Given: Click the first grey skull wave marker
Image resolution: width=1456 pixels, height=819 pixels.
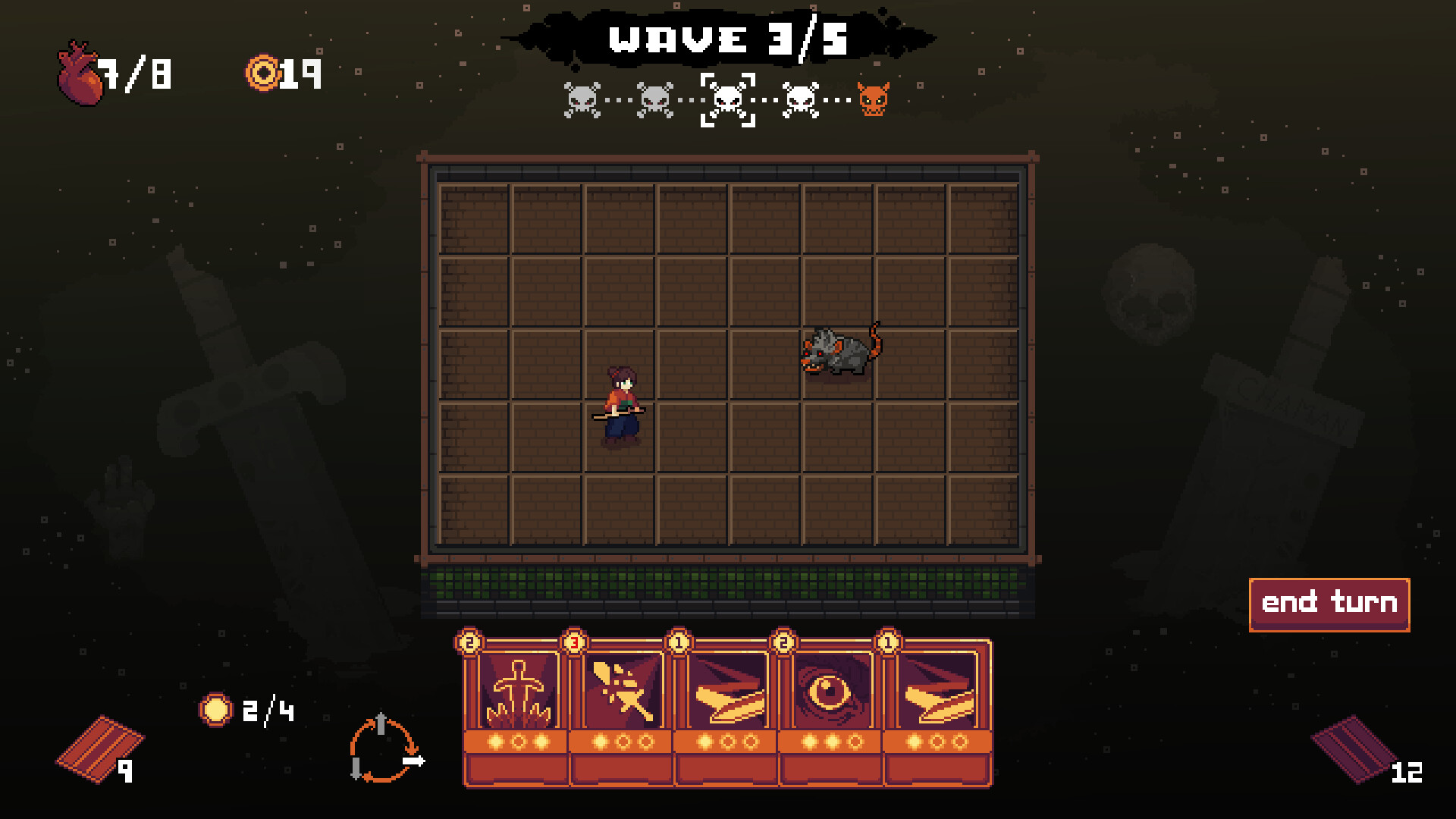Looking at the screenshot, I should pyautogui.click(x=581, y=99).
